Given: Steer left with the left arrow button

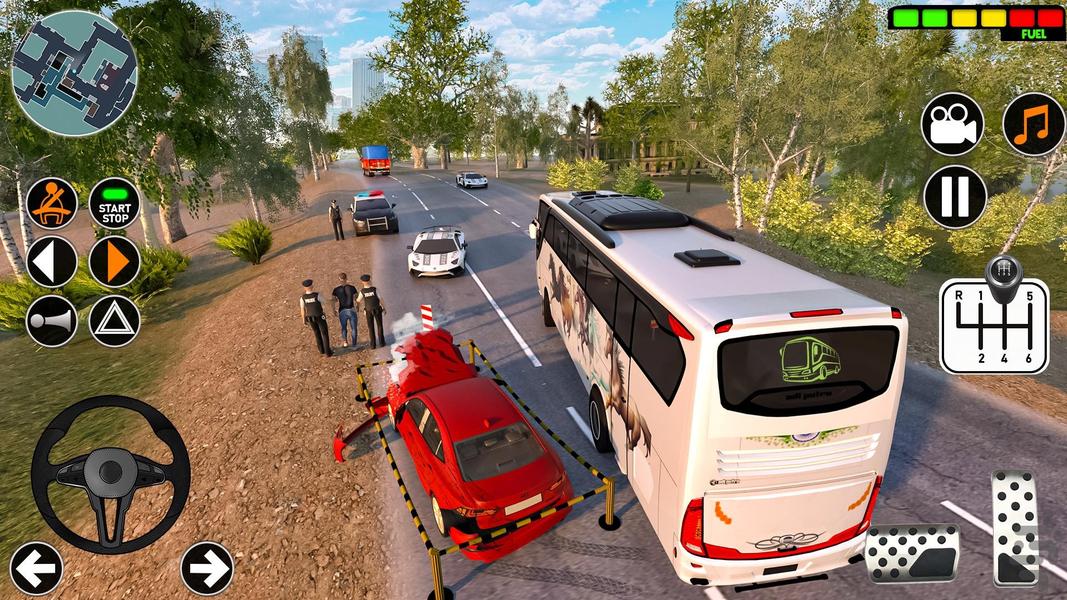Looking at the screenshot, I should [36, 568].
